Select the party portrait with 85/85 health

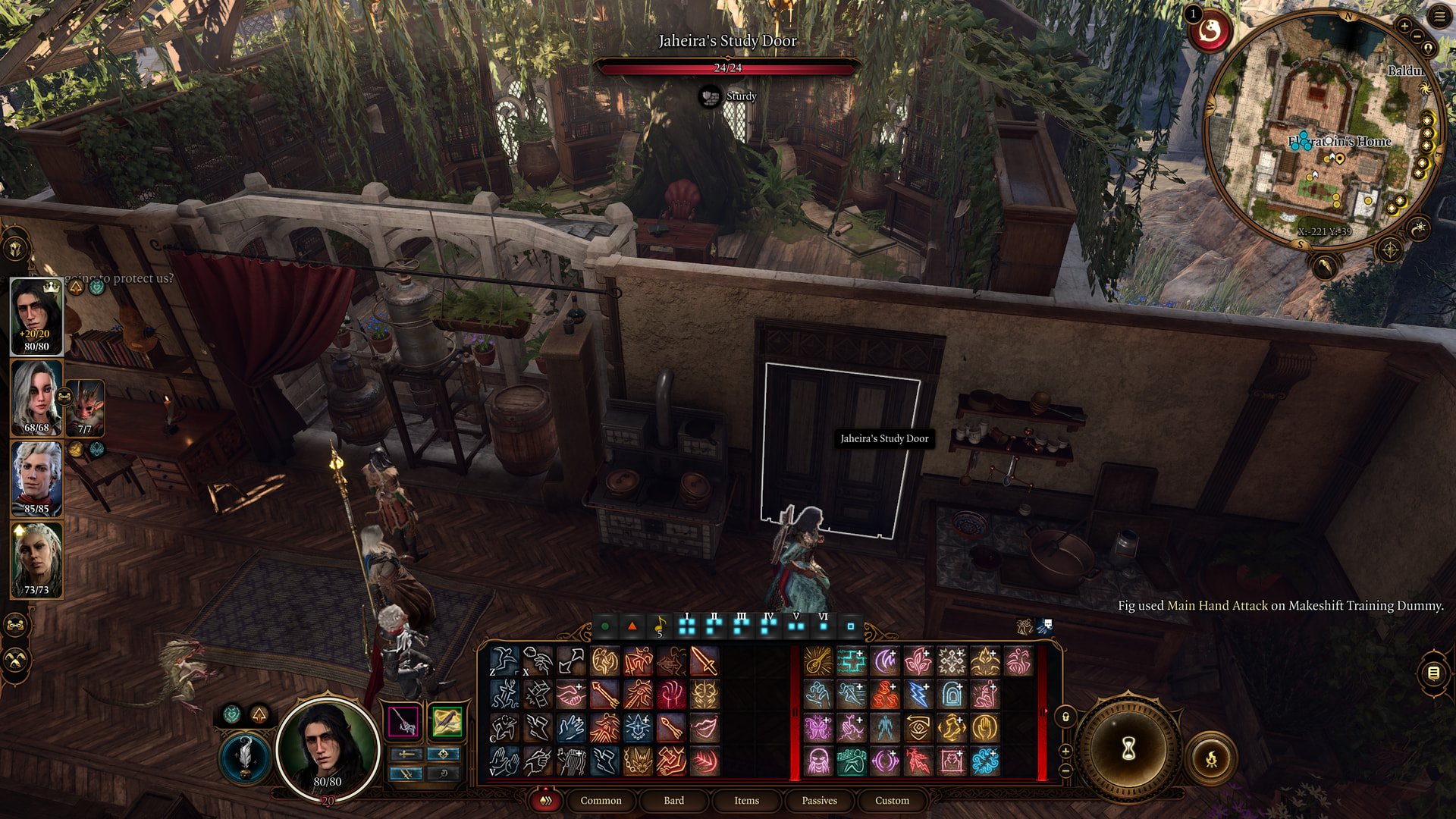pos(36,479)
